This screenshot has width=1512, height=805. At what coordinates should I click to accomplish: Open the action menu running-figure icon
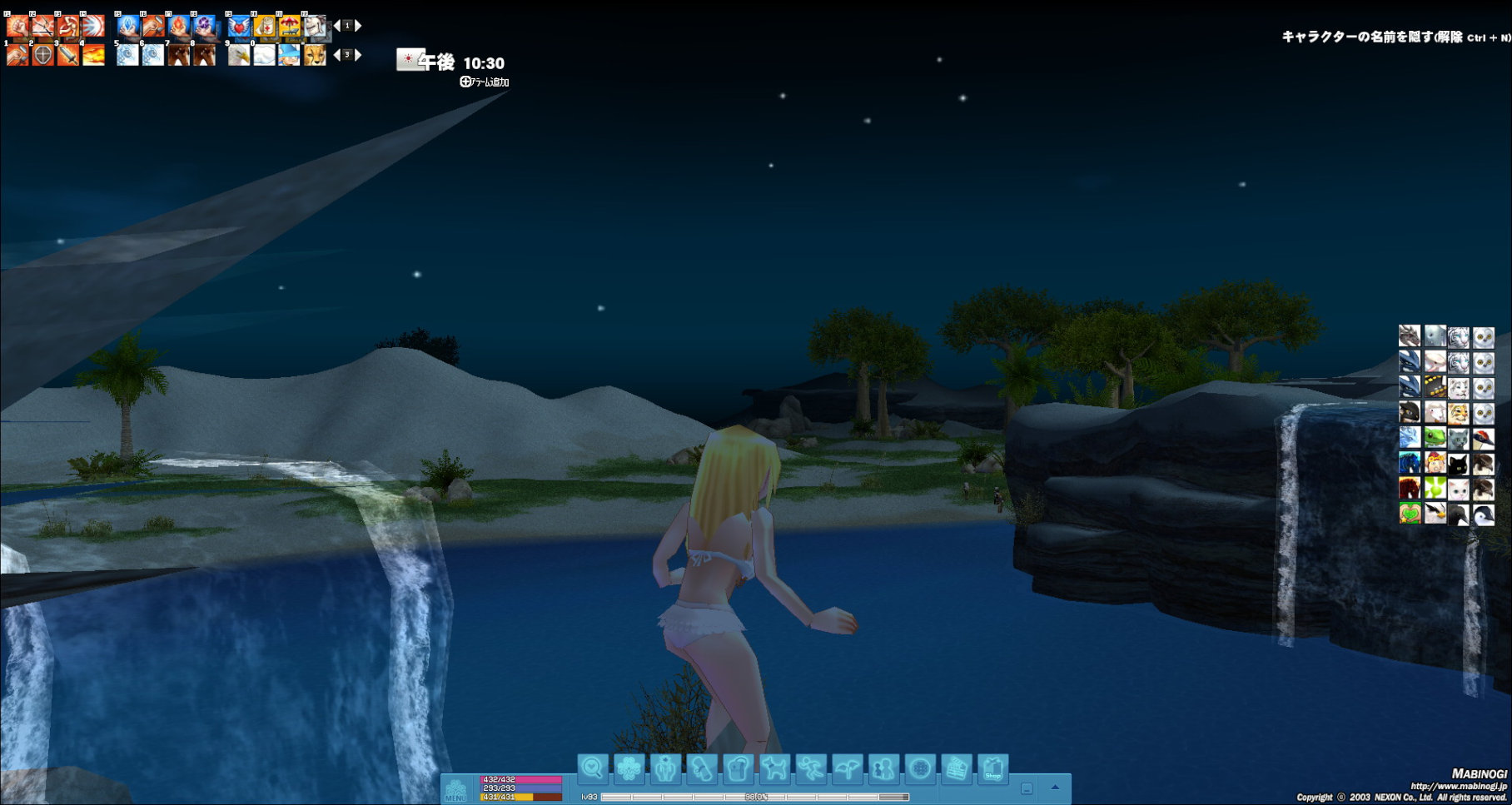[811, 768]
